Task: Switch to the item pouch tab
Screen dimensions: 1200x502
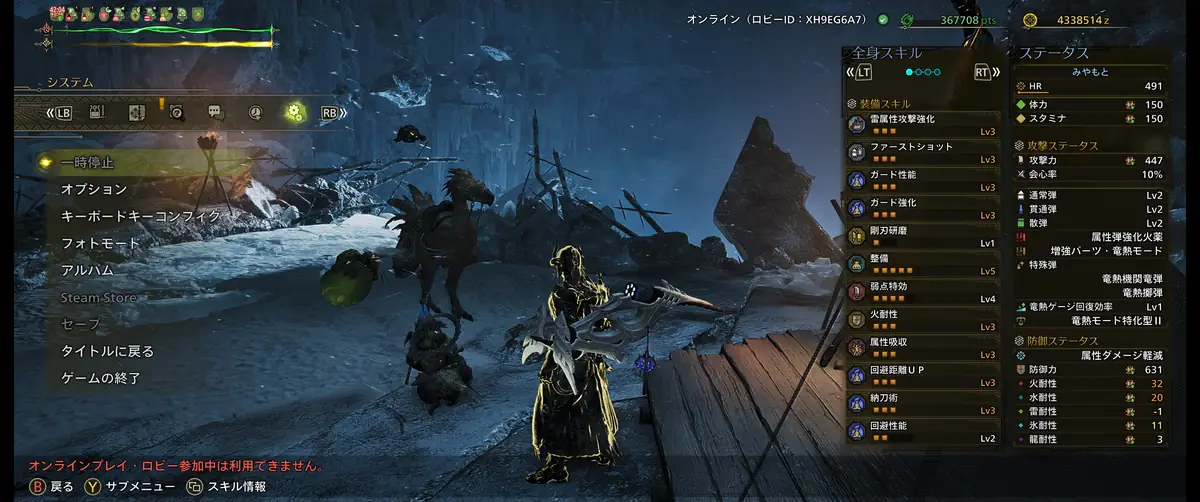Action: pos(97,113)
